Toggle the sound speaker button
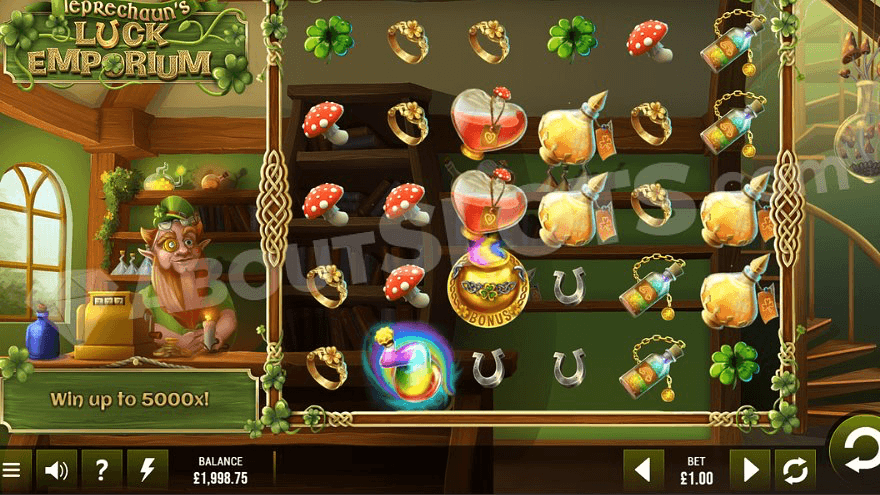Viewport: 880px width, 495px height. tap(56, 469)
